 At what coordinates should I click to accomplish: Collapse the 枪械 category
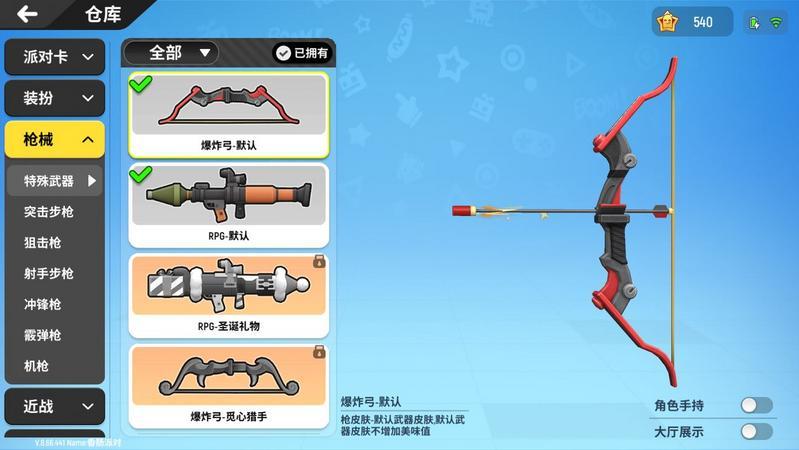[55, 139]
